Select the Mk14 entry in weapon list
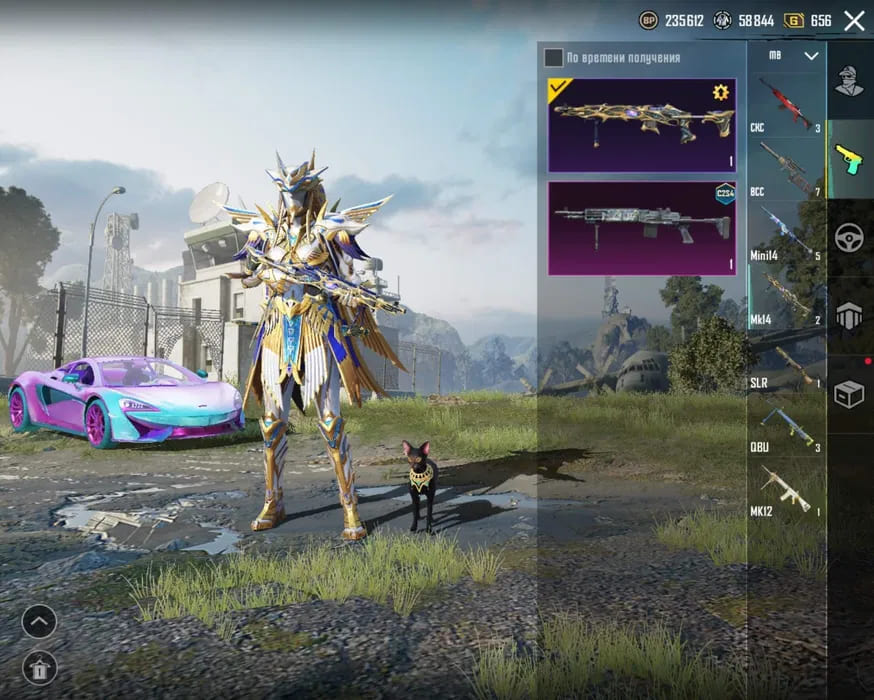874x700 pixels. (x=786, y=297)
